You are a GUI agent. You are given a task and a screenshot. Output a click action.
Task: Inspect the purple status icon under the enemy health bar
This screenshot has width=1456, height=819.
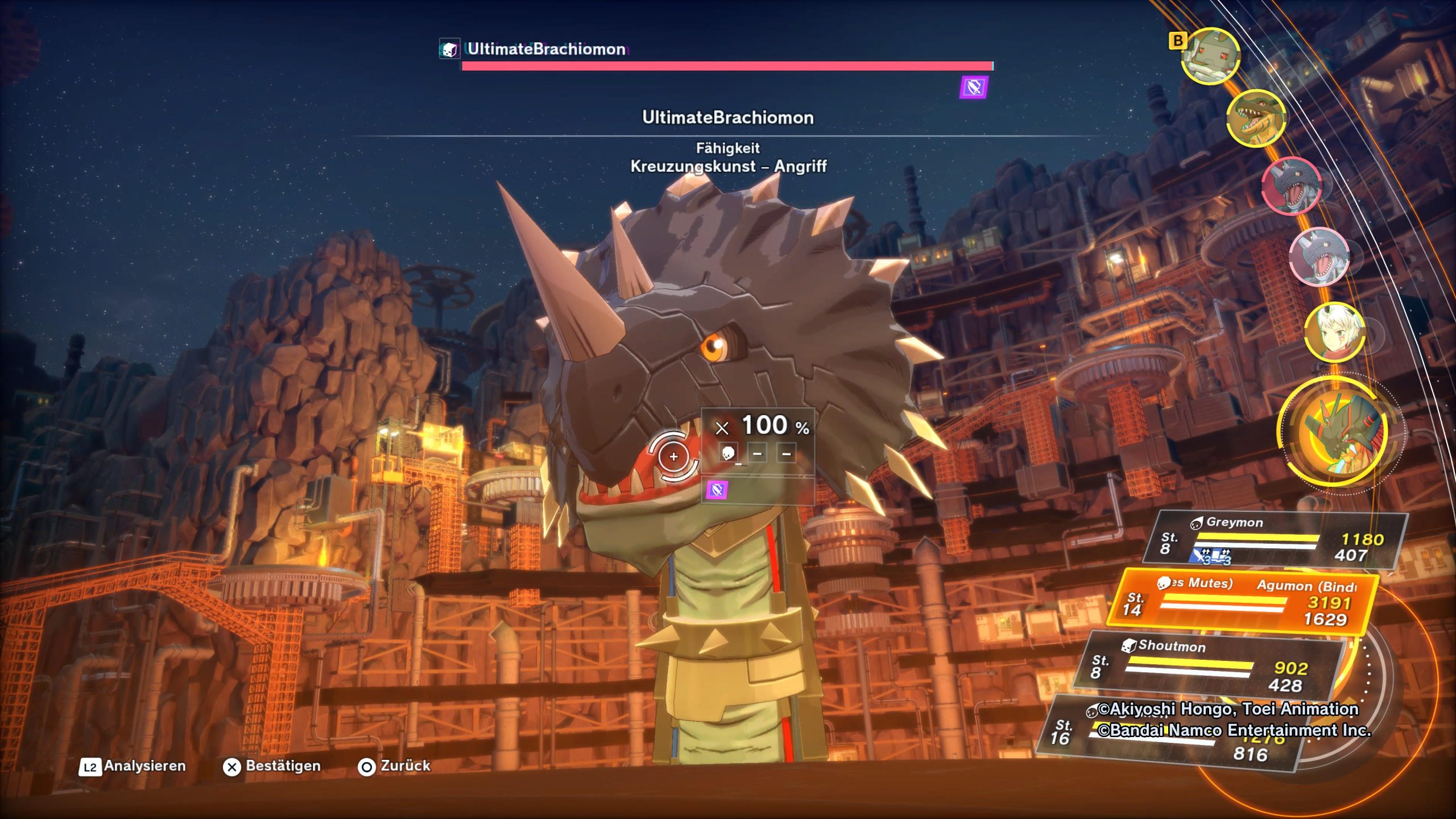pos(974,88)
